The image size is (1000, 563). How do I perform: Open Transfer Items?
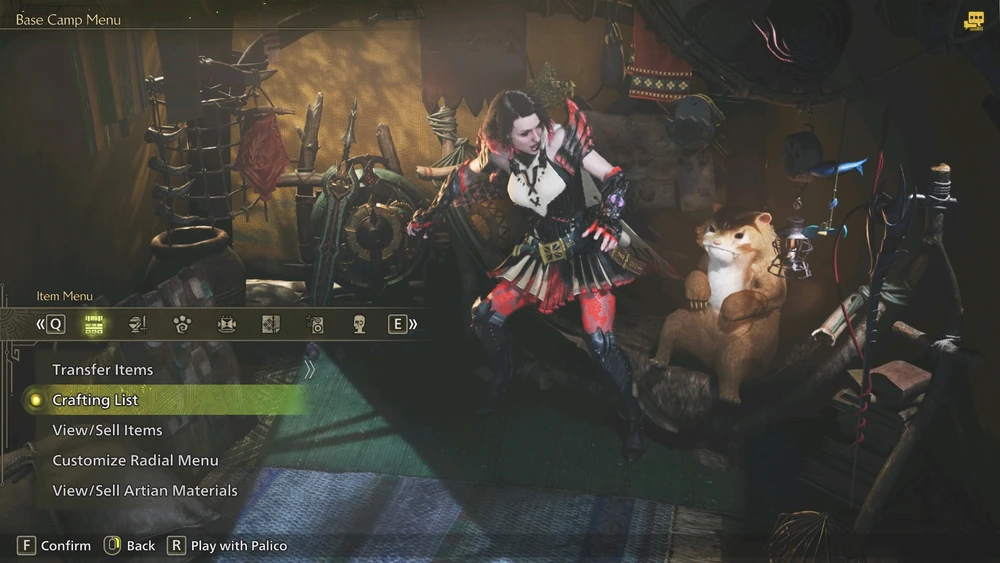(x=103, y=370)
